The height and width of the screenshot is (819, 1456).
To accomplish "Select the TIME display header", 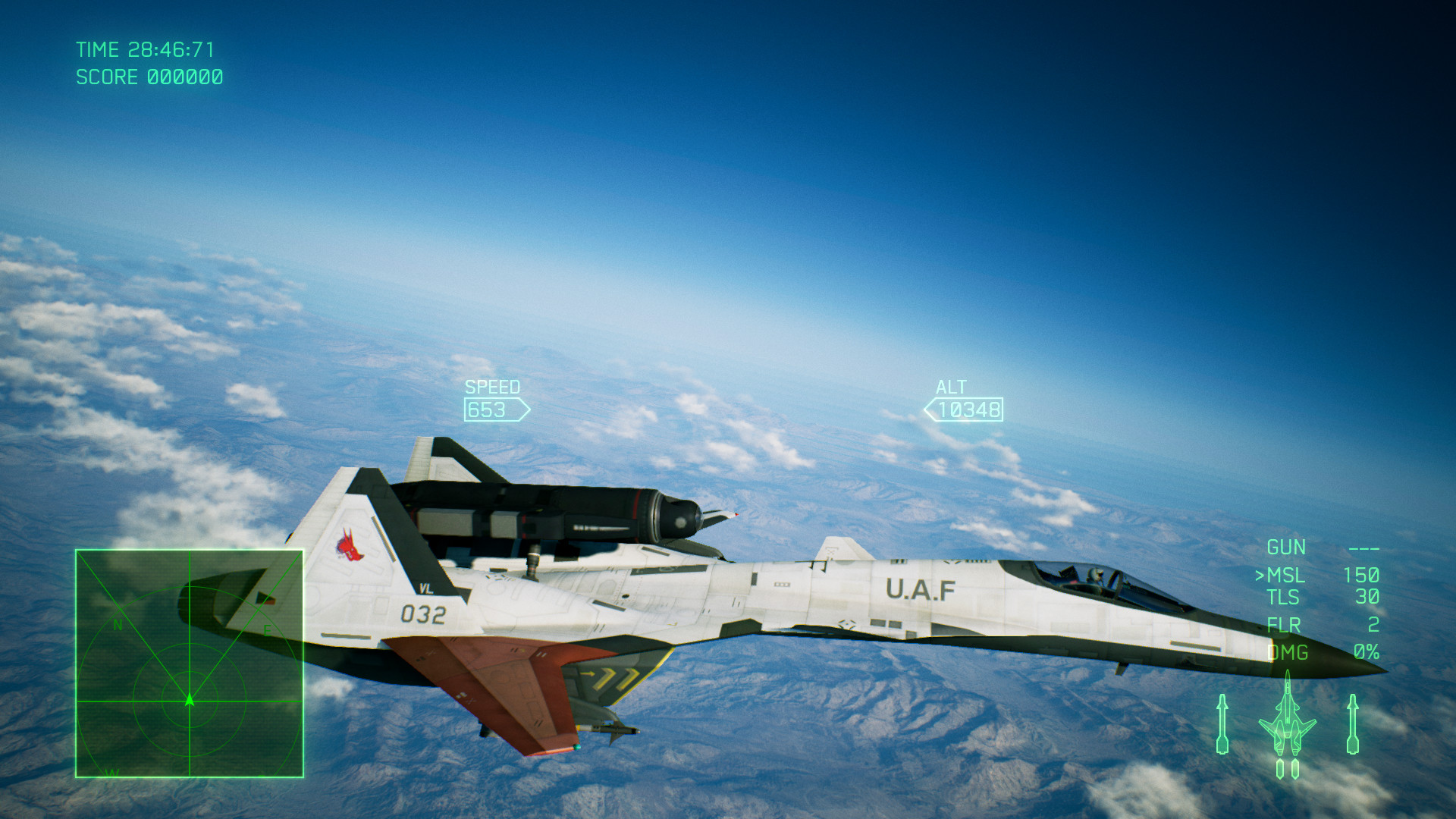I will (x=97, y=50).
